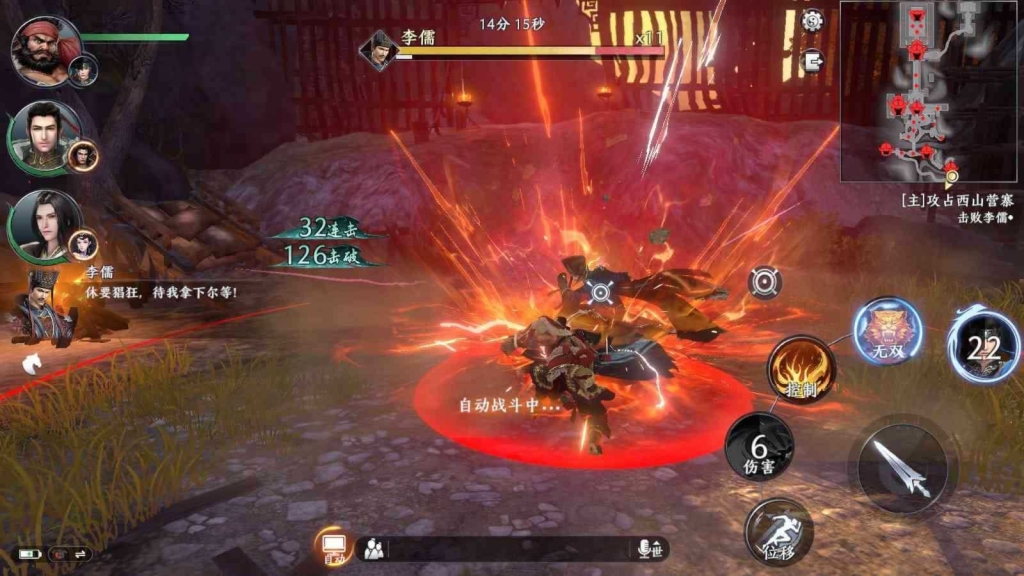Toggle the 自动 auto-battle button
The height and width of the screenshot is (576, 1024).
(x=332, y=548)
